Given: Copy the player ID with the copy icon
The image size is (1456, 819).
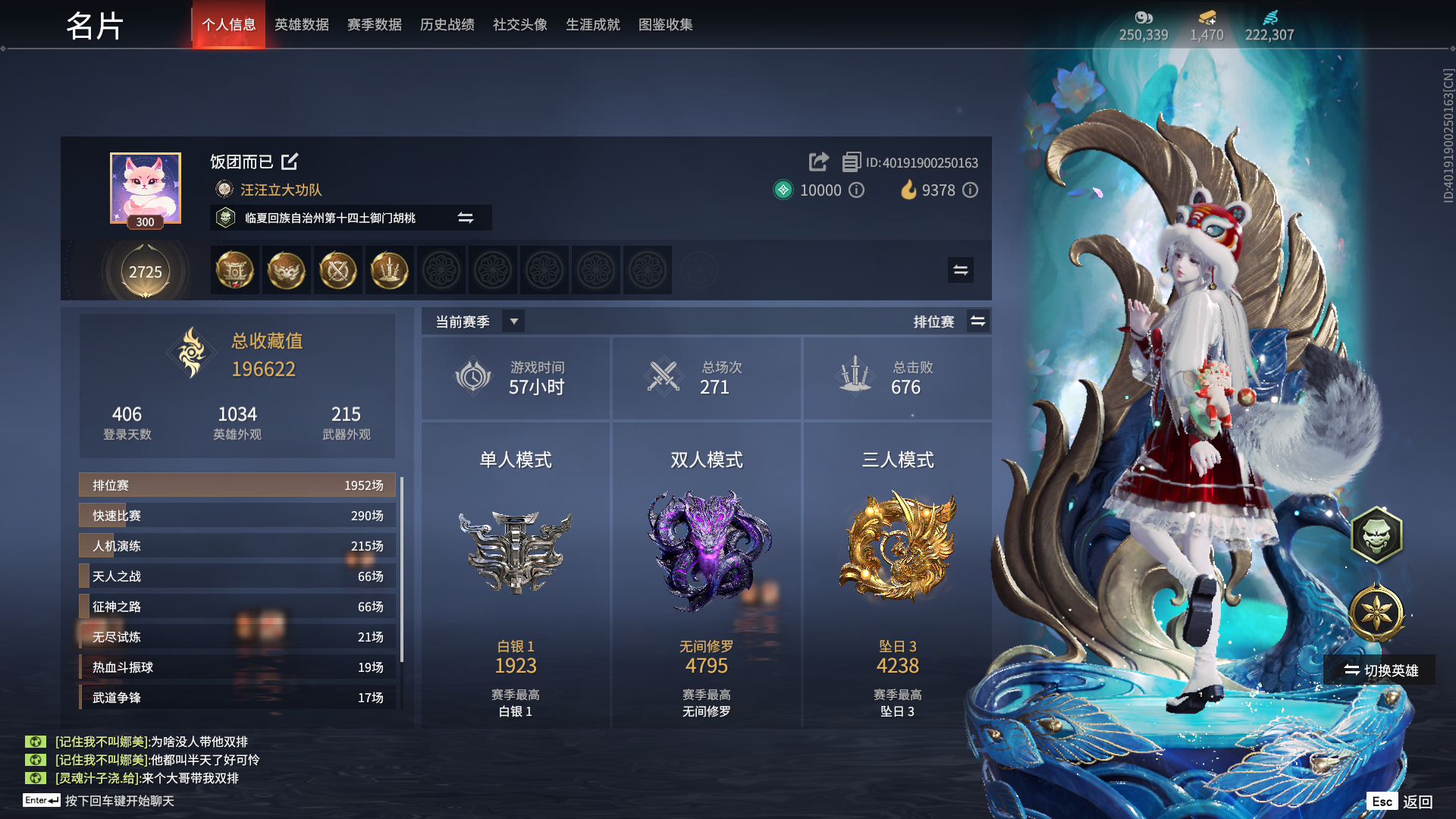Looking at the screenshot, I should pos(852,162).
